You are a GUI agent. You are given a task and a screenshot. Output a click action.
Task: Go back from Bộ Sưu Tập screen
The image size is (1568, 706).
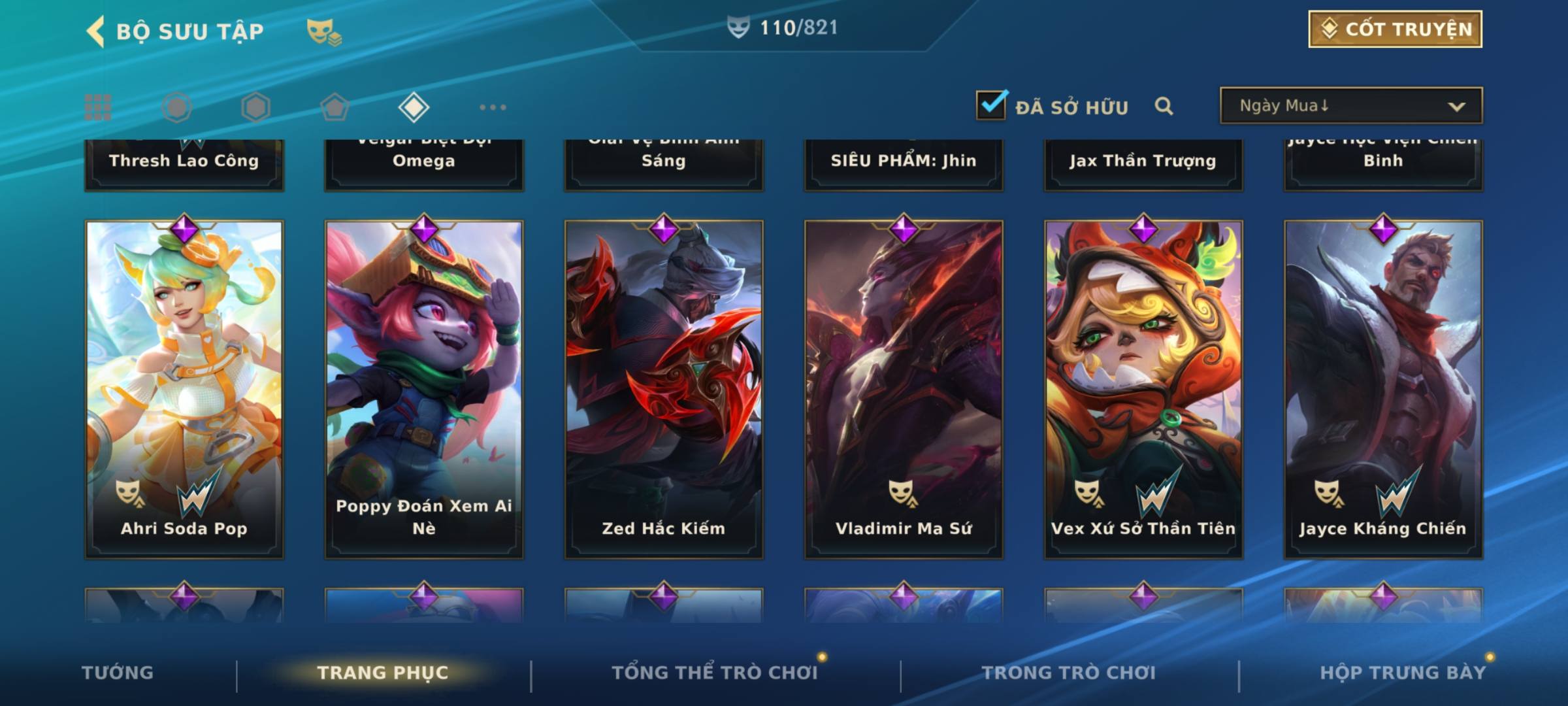(96, 31)
